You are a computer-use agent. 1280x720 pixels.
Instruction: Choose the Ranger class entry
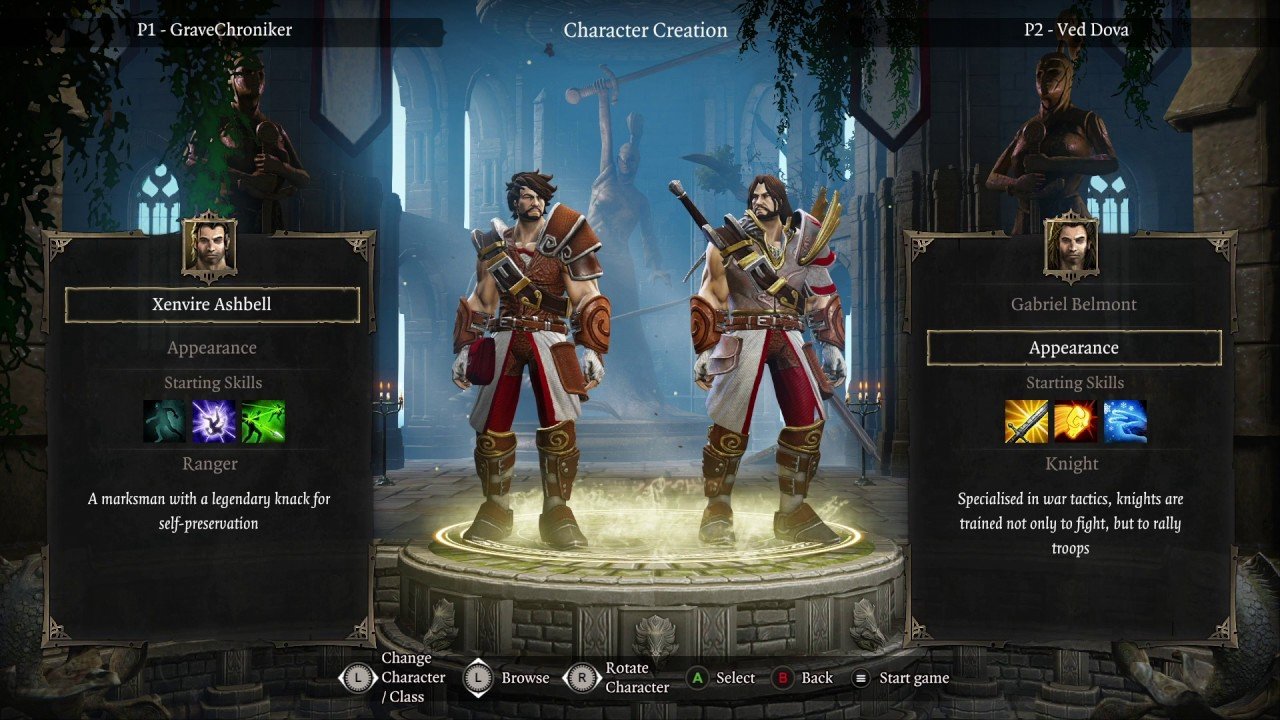212,464
